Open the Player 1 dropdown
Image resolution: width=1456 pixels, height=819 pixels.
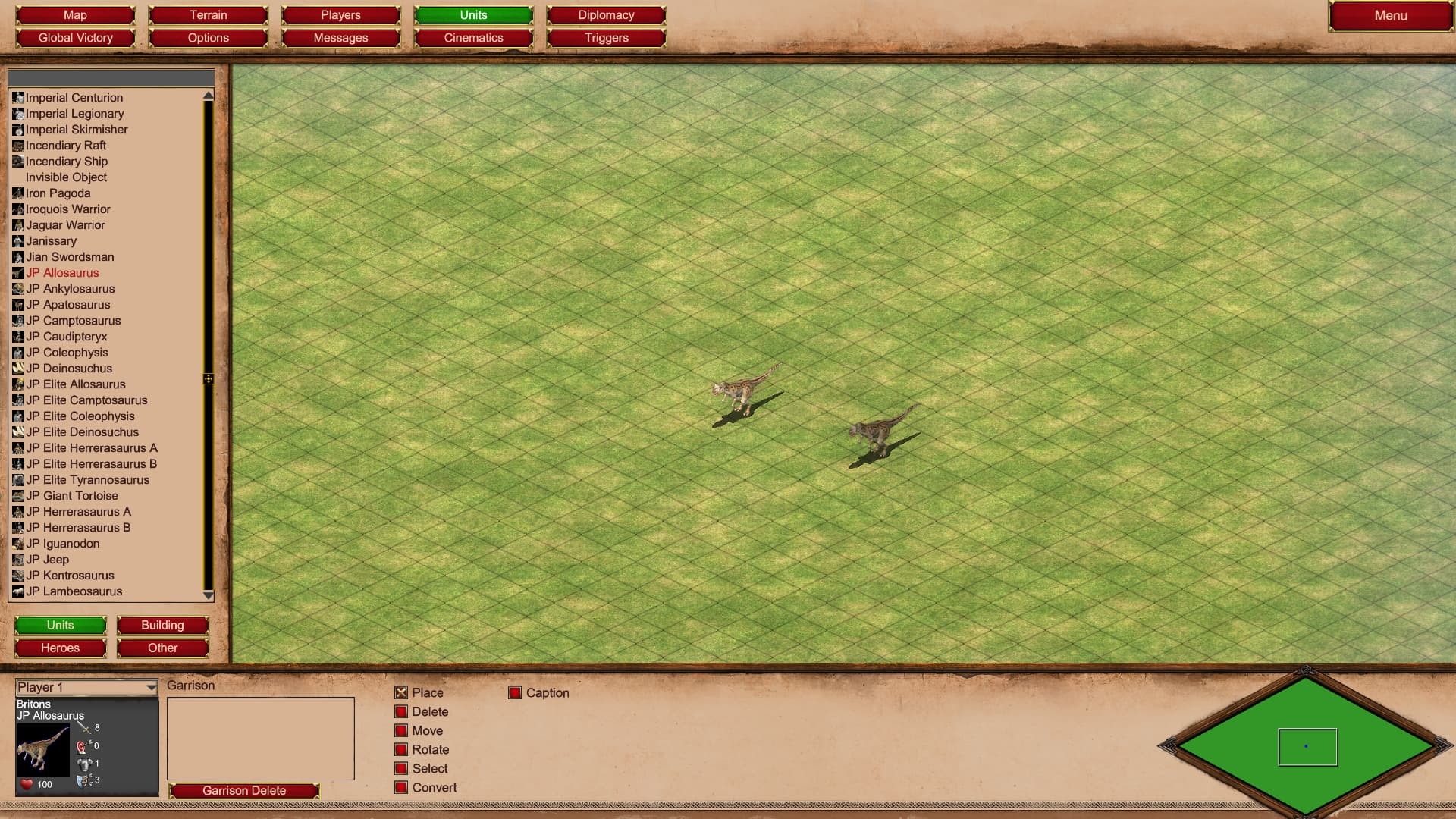86,687
